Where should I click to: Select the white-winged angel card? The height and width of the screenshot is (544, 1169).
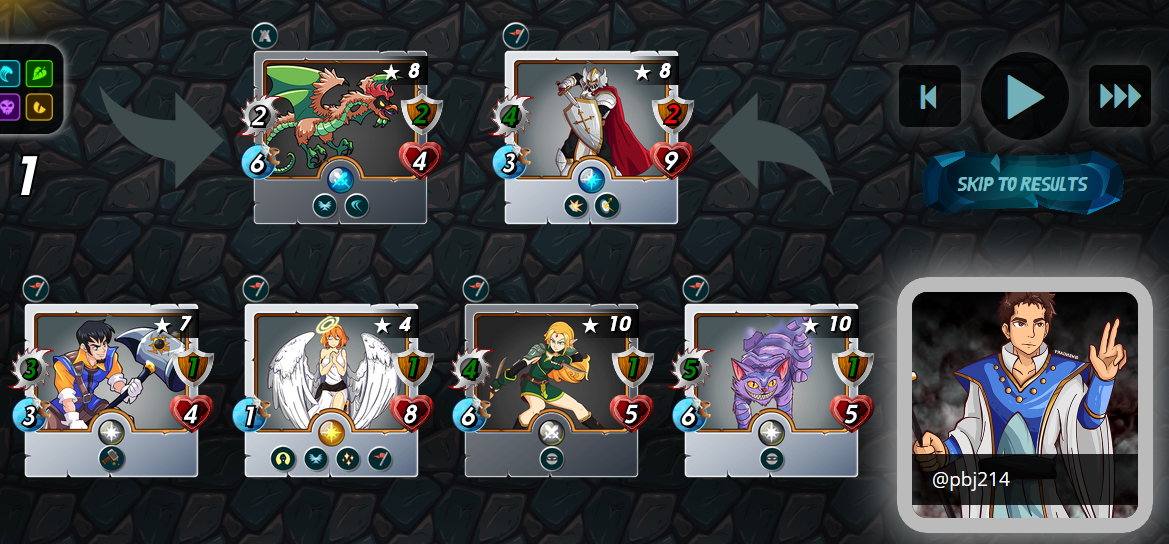coord(331,390)
